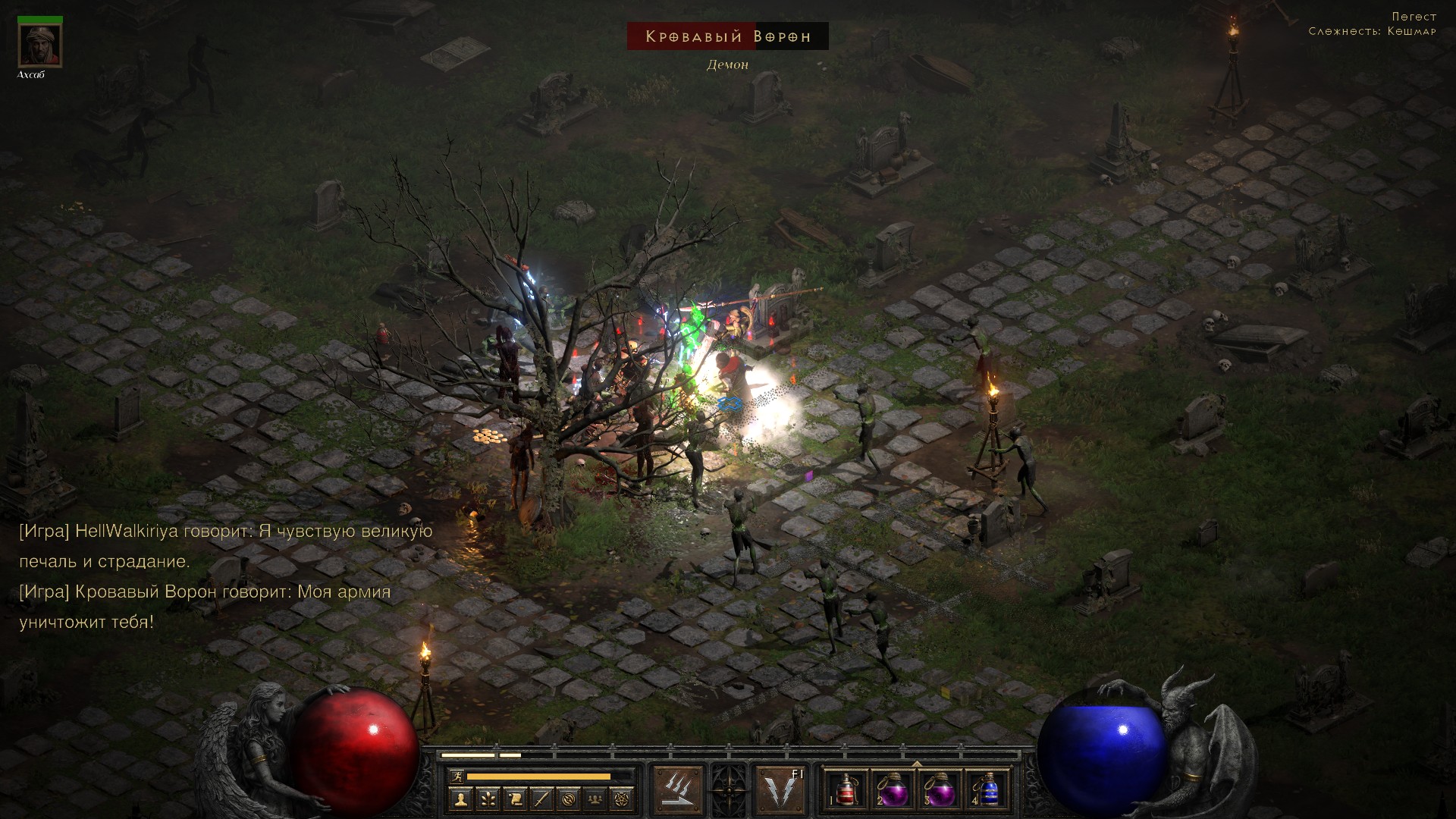The image size is (1456, 819).
Task: Expand the potion belt arrow
Action: point(917,764)
